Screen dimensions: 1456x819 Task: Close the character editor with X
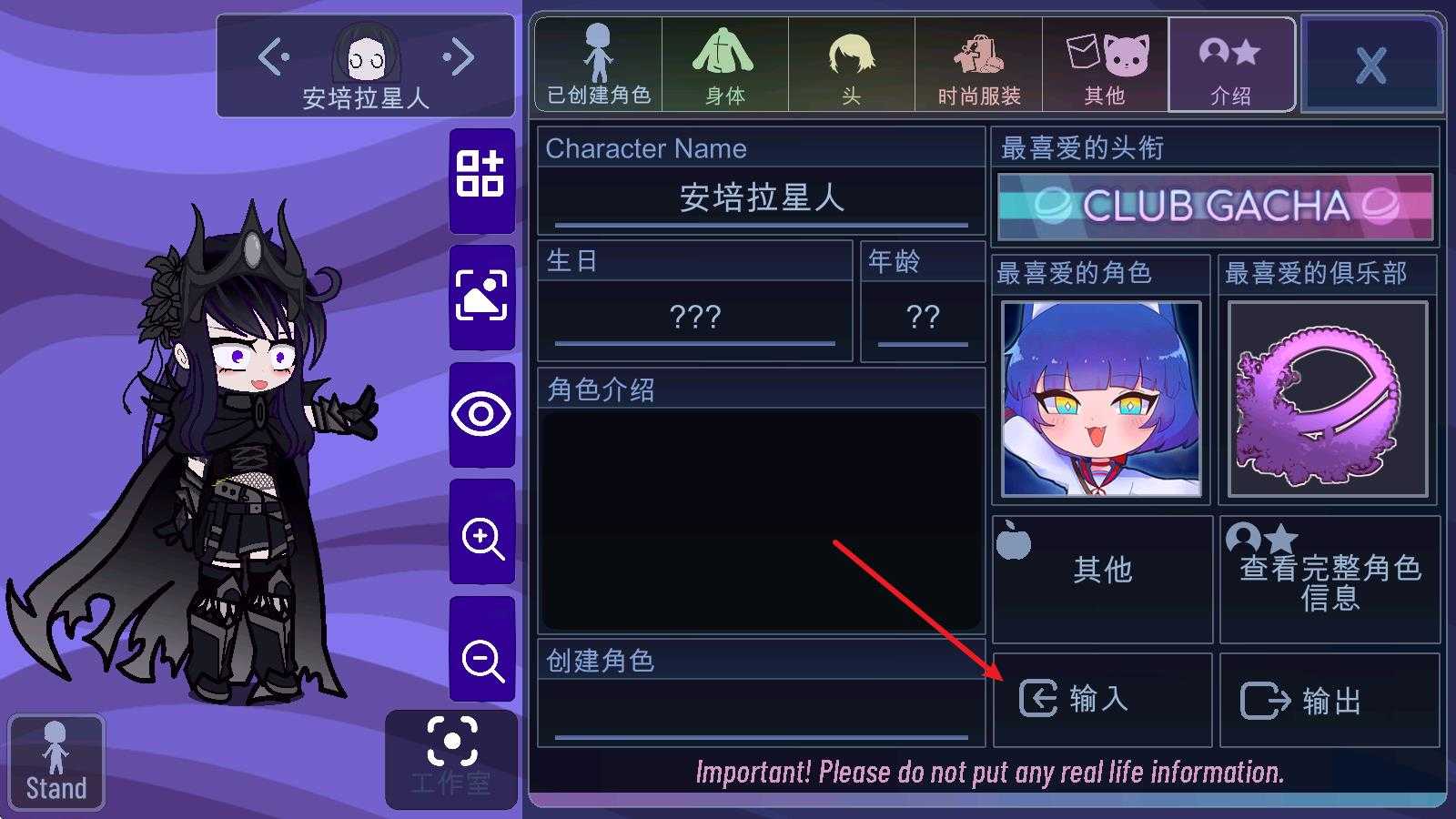click(1370, 66)
